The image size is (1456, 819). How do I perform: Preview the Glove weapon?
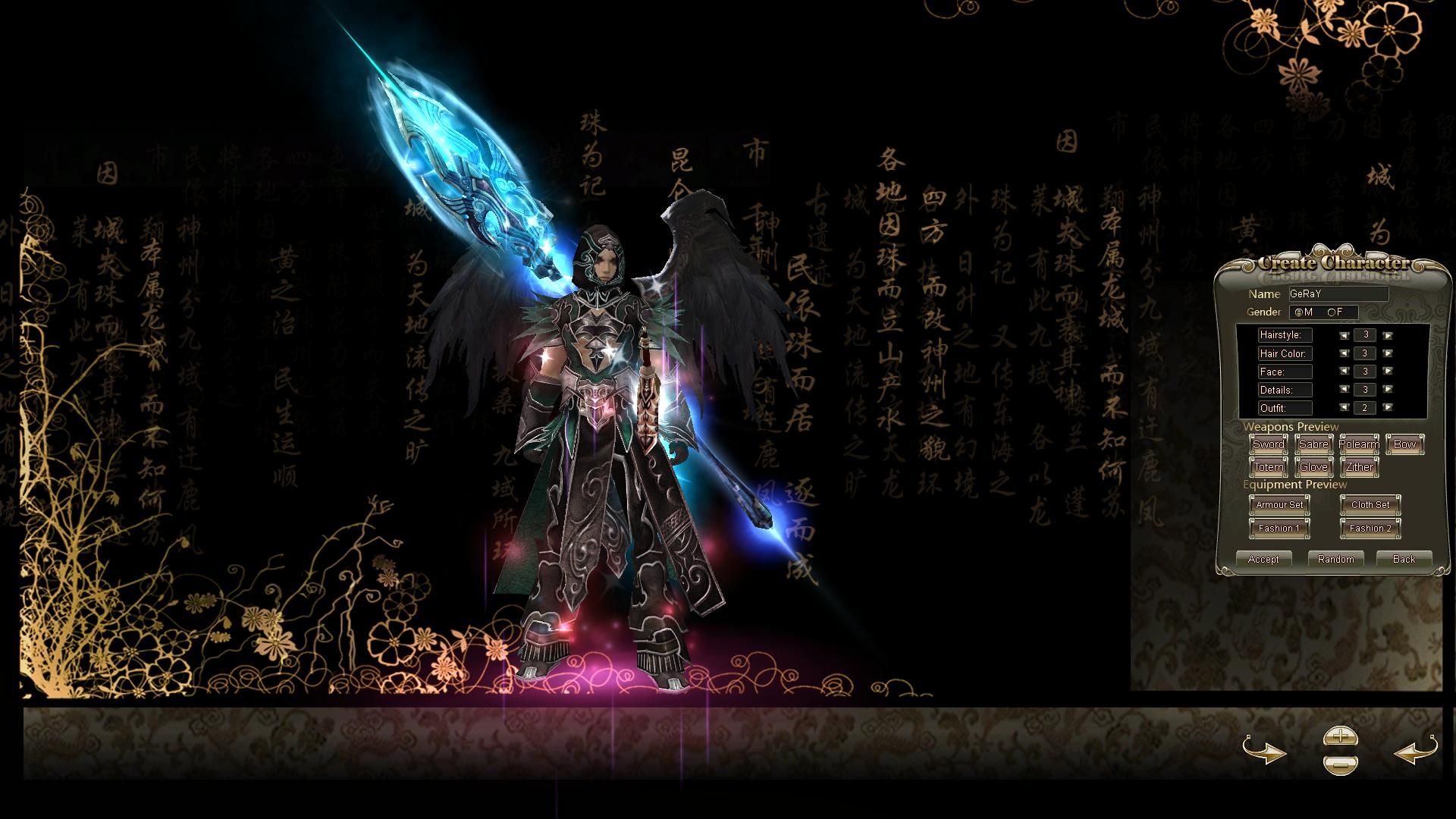tap(1313, 467)
